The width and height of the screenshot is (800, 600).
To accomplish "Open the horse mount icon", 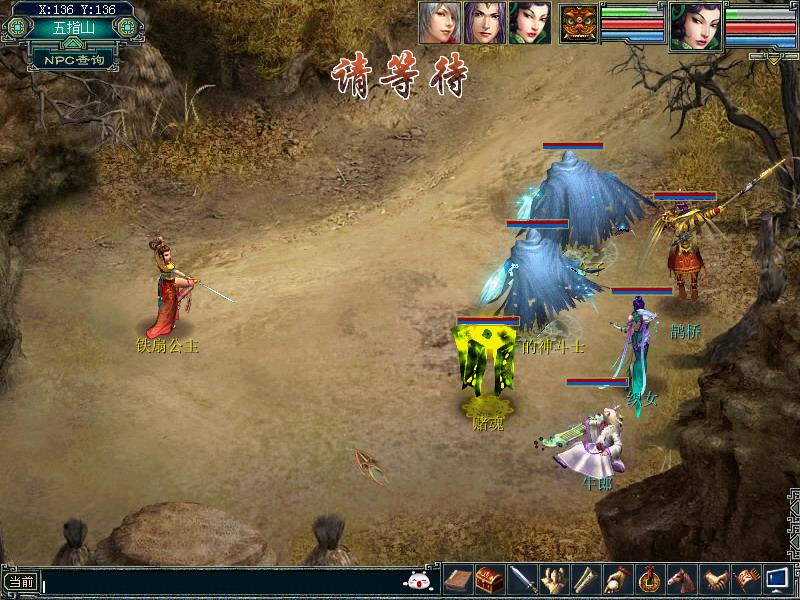I will [682, 579].
